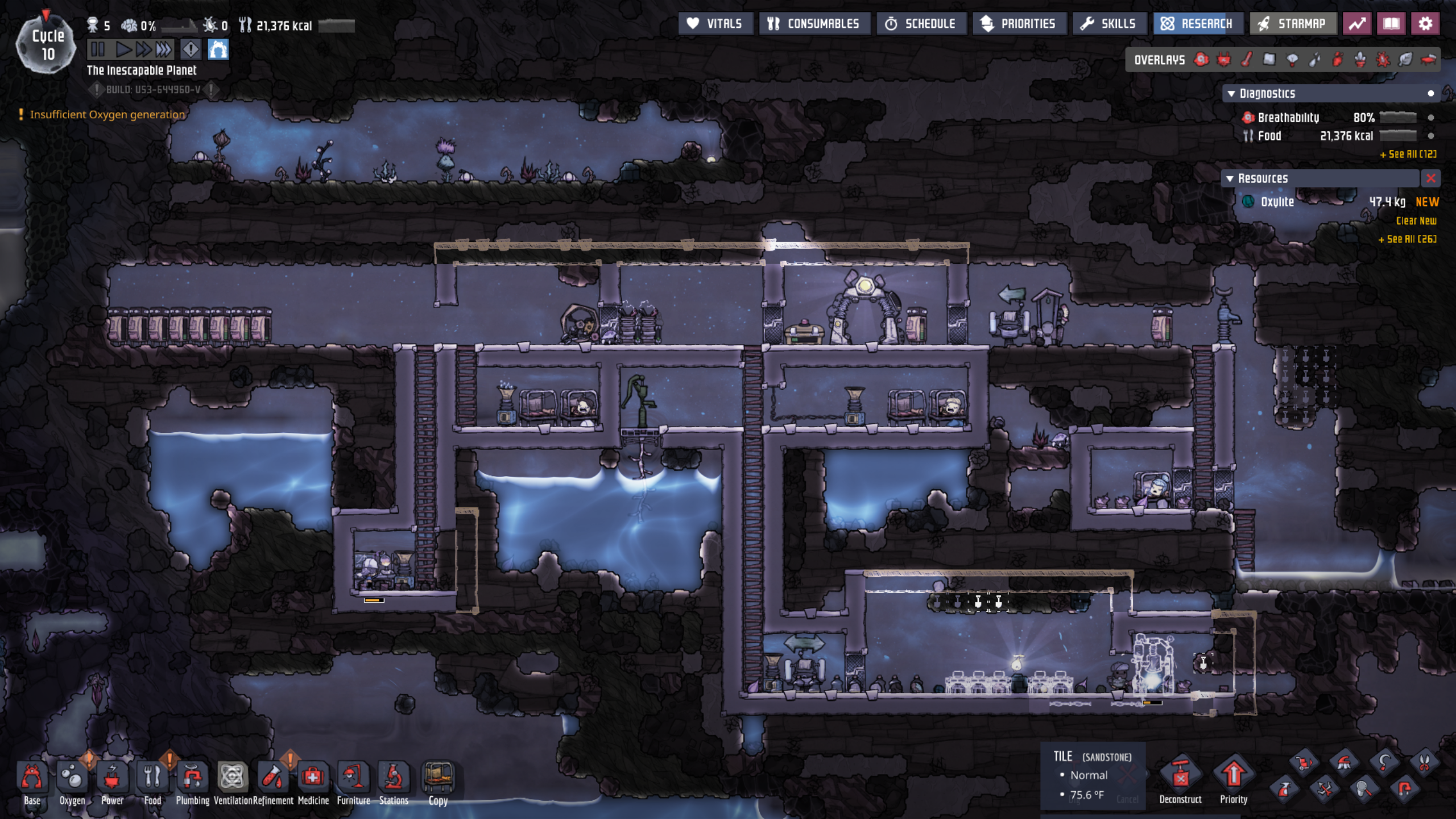Image resolution: width=1456 pixels, height=819 pixels.
Task: Choose the Power build category
Action: [x=112, y=780]
